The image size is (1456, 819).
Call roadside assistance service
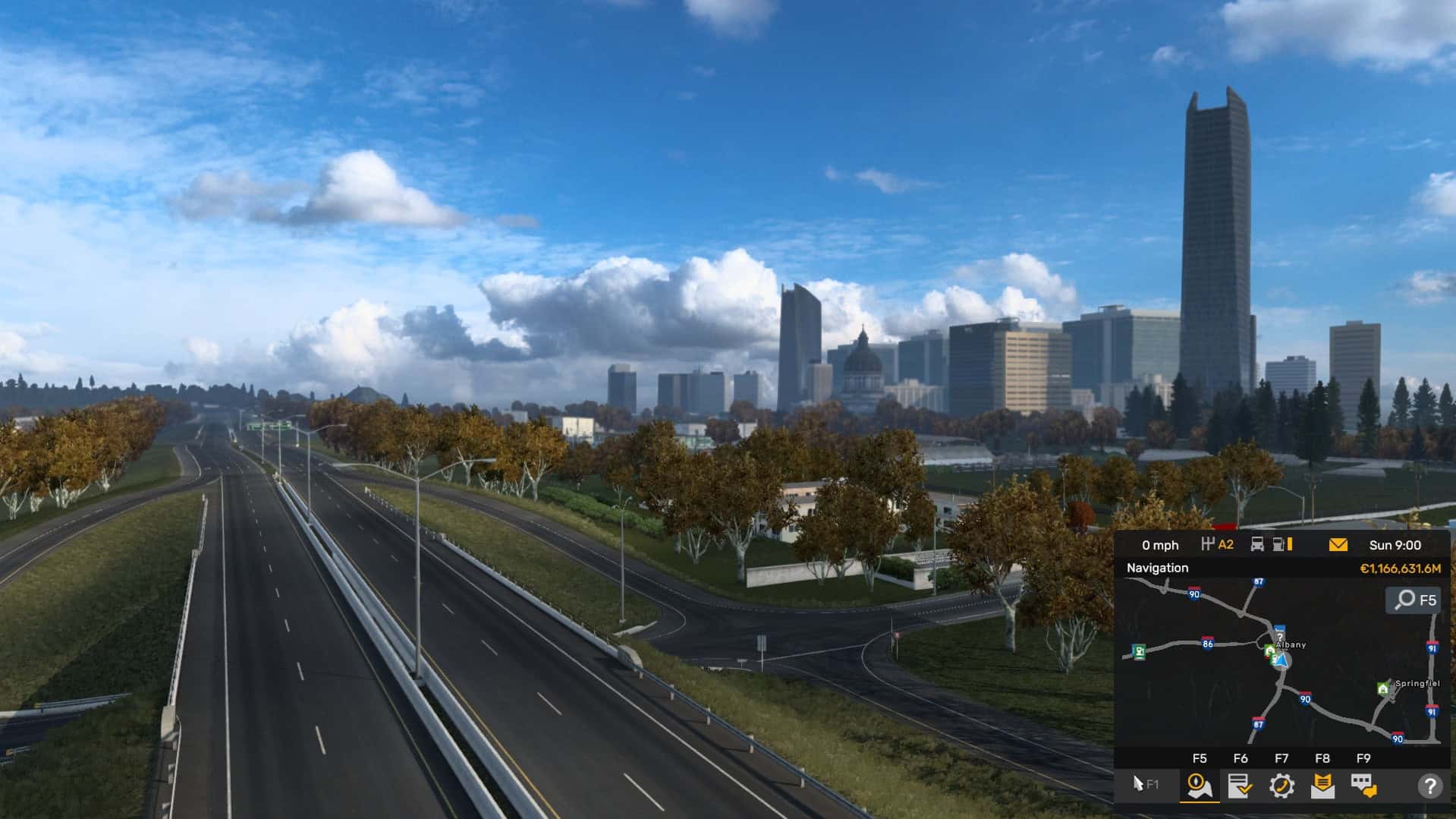(x=1282, y=786)
